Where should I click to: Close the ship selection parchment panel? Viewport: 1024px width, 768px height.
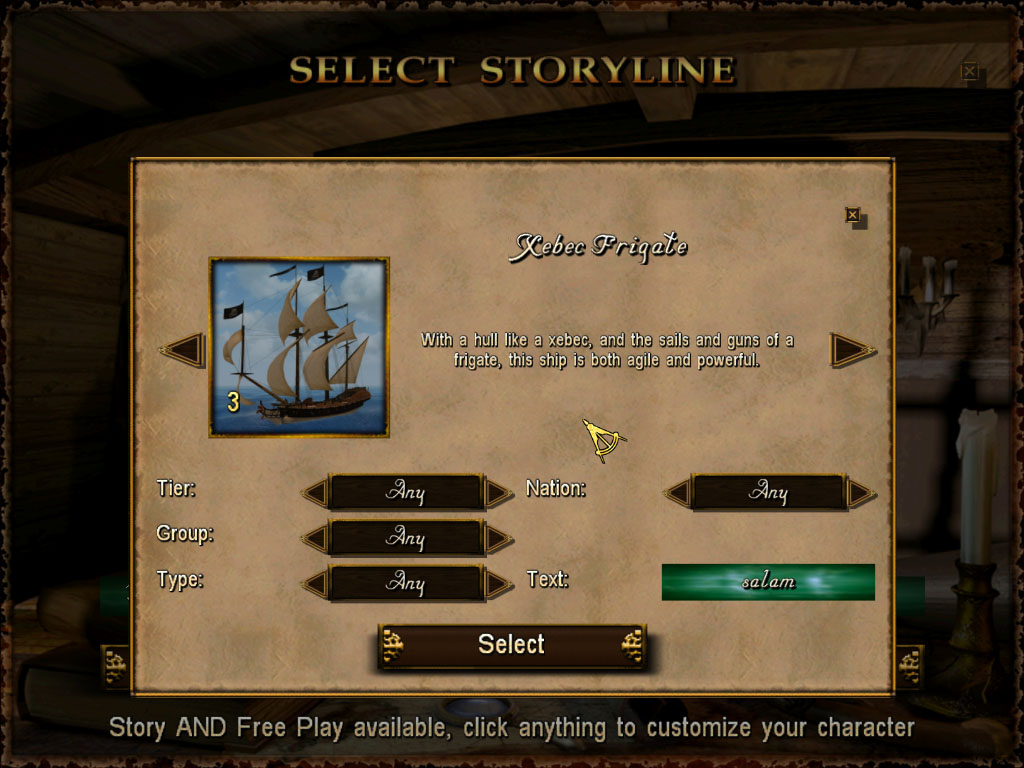tap(852, 215)
